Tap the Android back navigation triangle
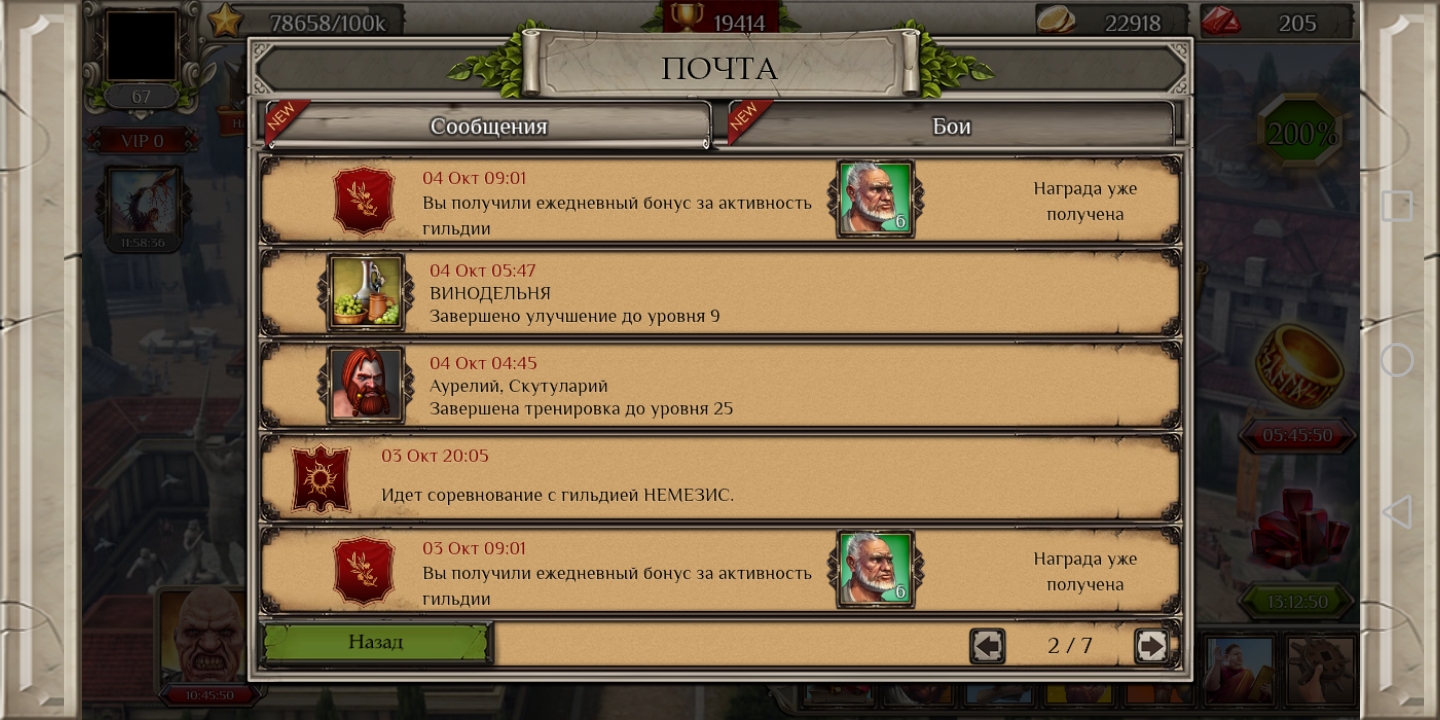The width and height of the screenshot is (1440, 720). [1396, 512]
